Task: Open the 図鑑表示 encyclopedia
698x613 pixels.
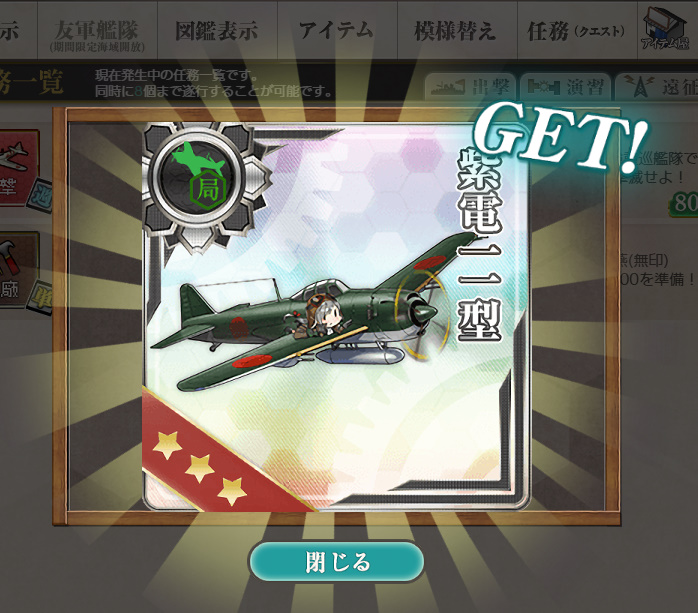Action: point(216,31)
